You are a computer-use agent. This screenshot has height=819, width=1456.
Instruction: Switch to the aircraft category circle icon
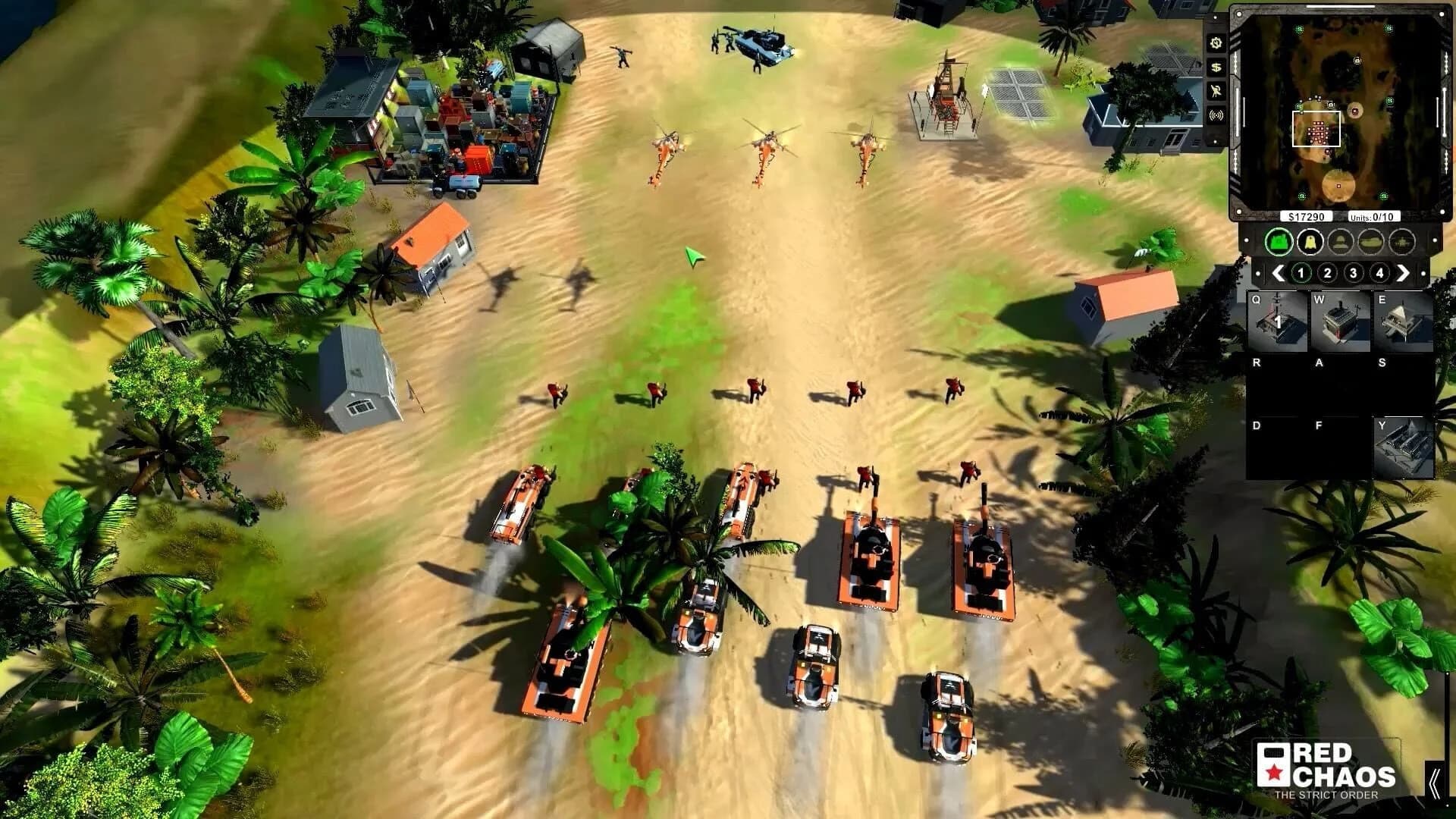[x=1403, y=241]
